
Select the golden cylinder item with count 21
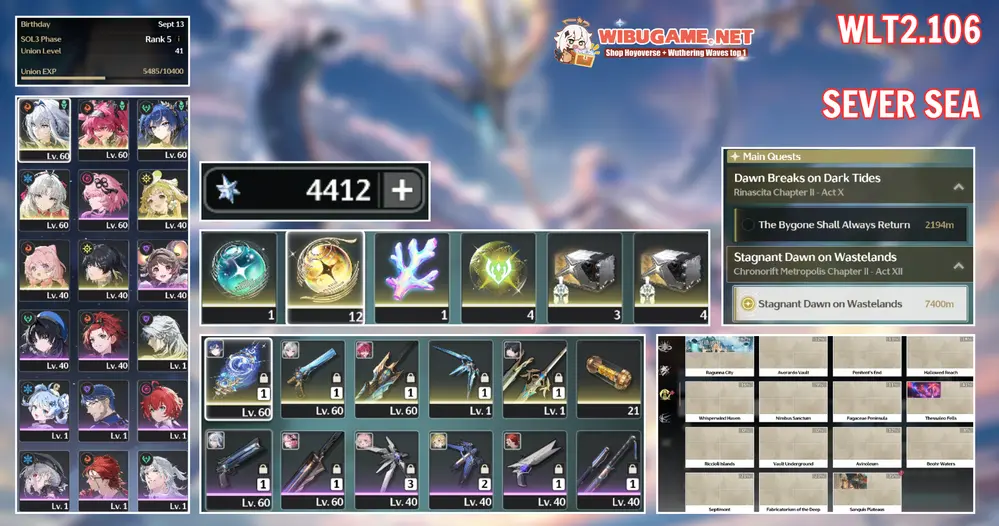[606, 372]
